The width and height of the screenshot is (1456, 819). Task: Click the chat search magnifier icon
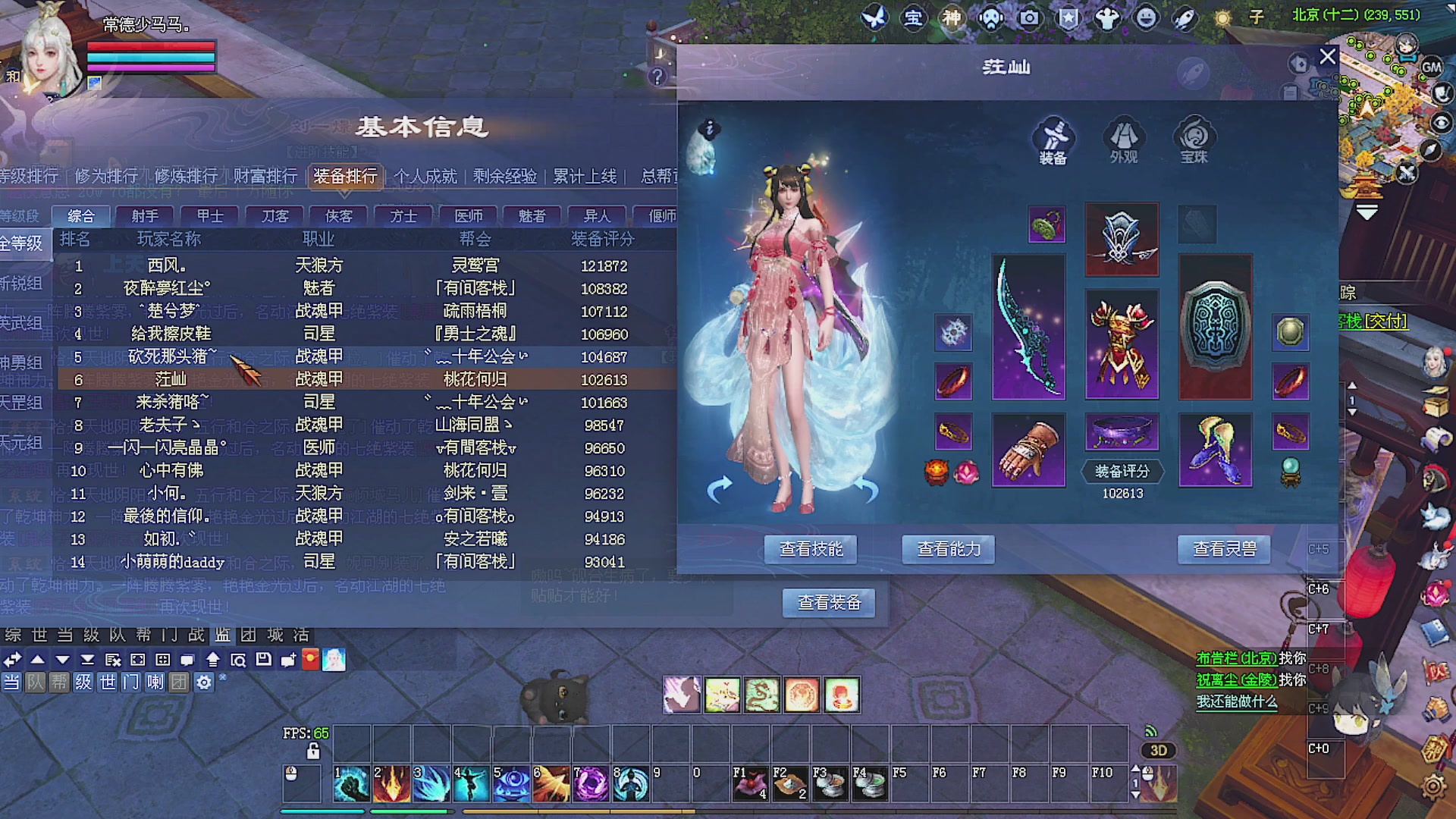point(240,661)
